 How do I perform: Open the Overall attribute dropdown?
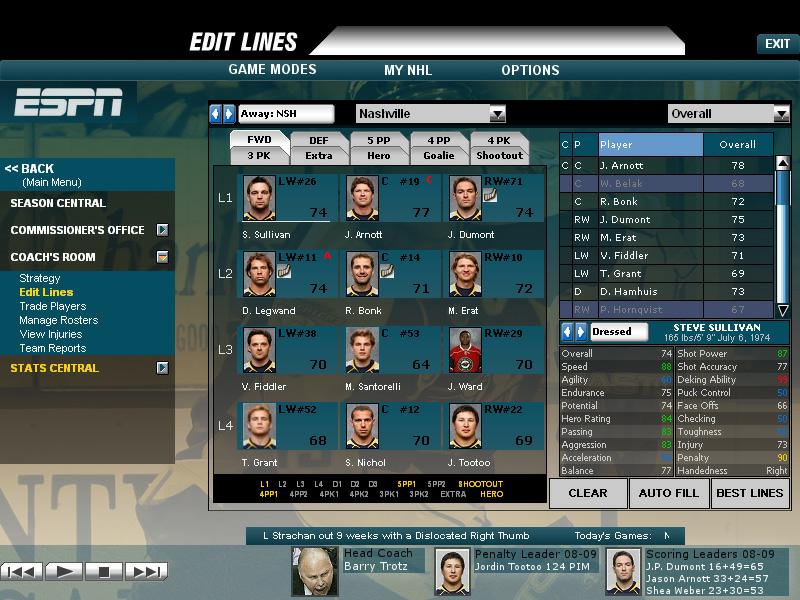click(781, 114)
